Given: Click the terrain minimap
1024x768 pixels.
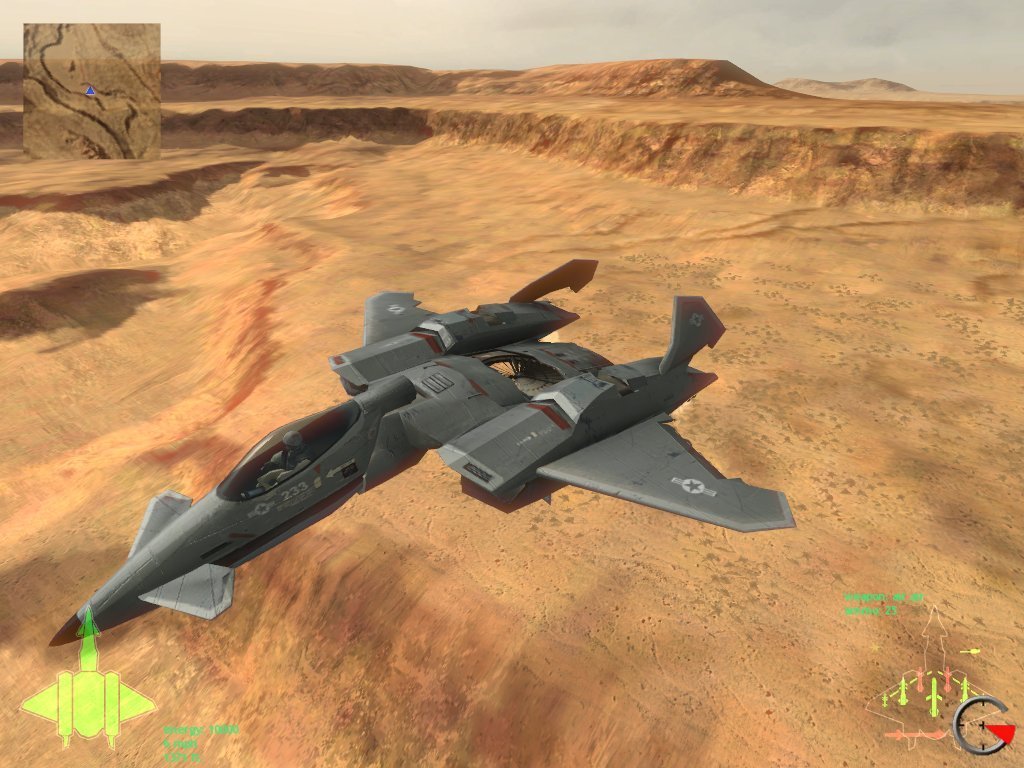Looking at the screenshot, I should (x=92, y=91).
